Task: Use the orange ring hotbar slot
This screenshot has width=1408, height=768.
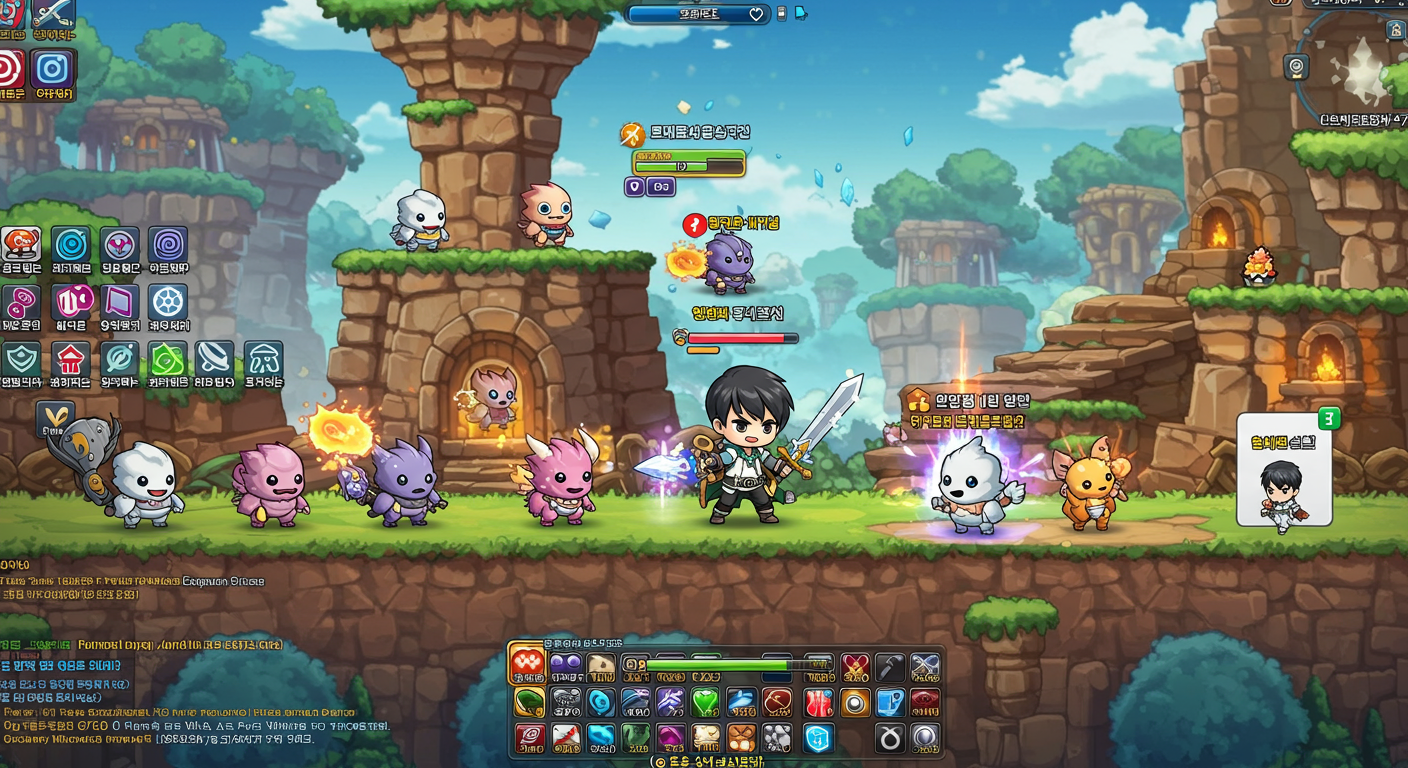Action: pyautogui.click(x=854, y=702)
